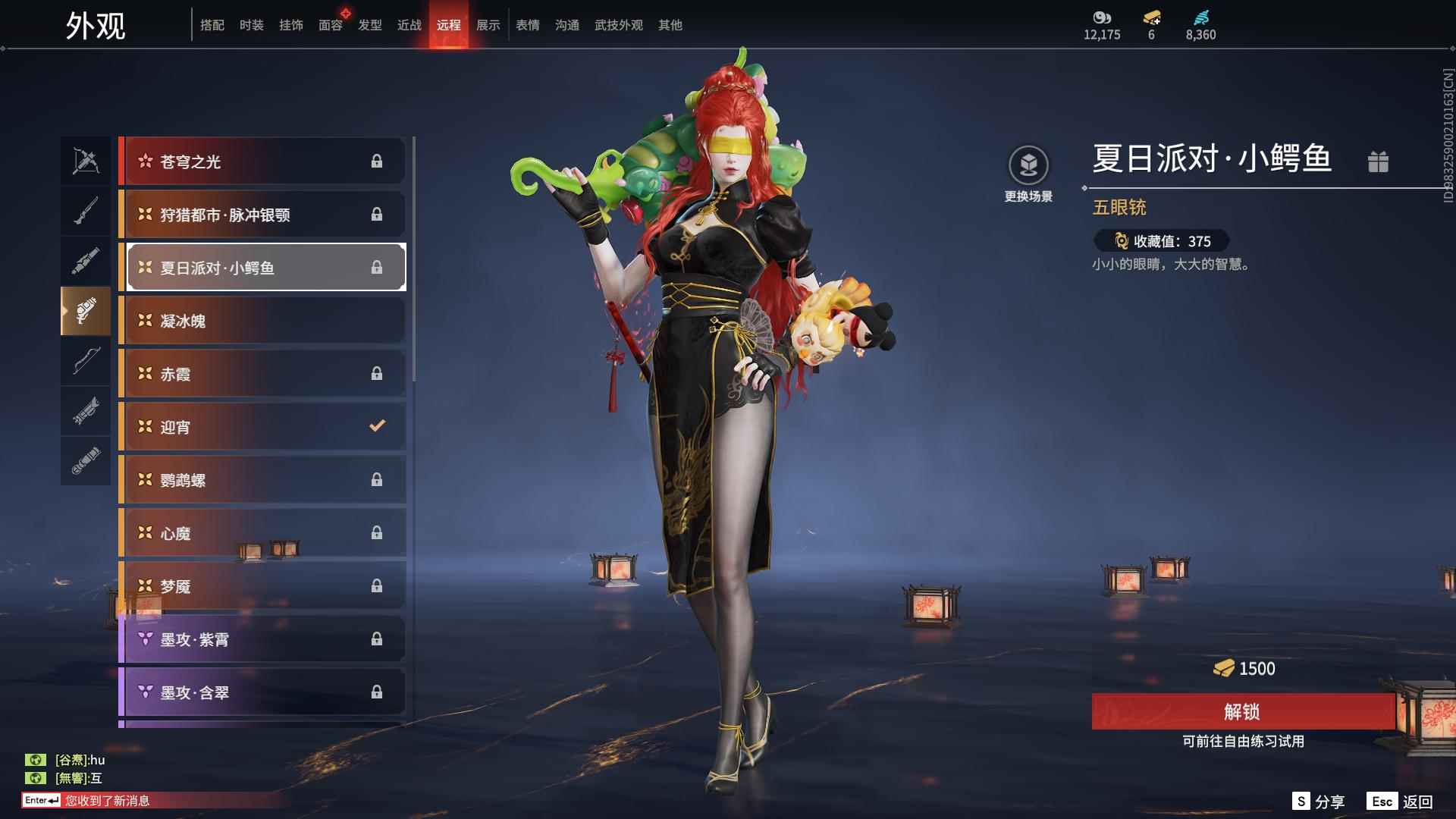Select the 发型 tab
Screen dimensions: 1456x819
click(370, 25)
